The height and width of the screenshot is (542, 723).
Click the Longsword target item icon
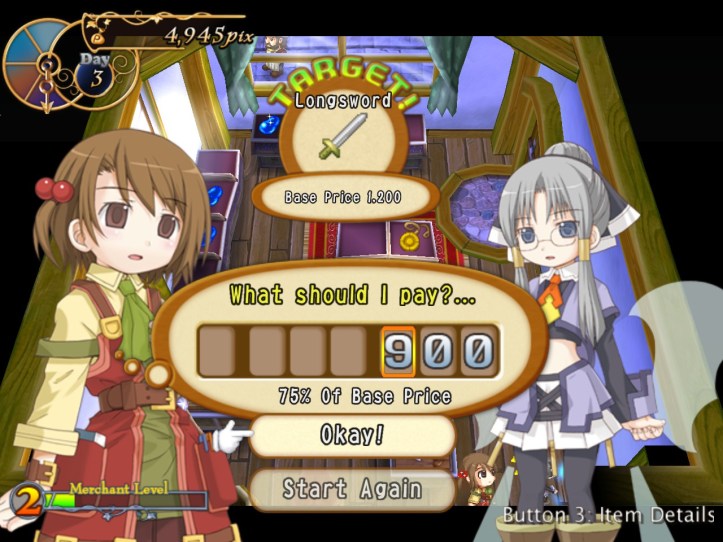coord(342,136)
